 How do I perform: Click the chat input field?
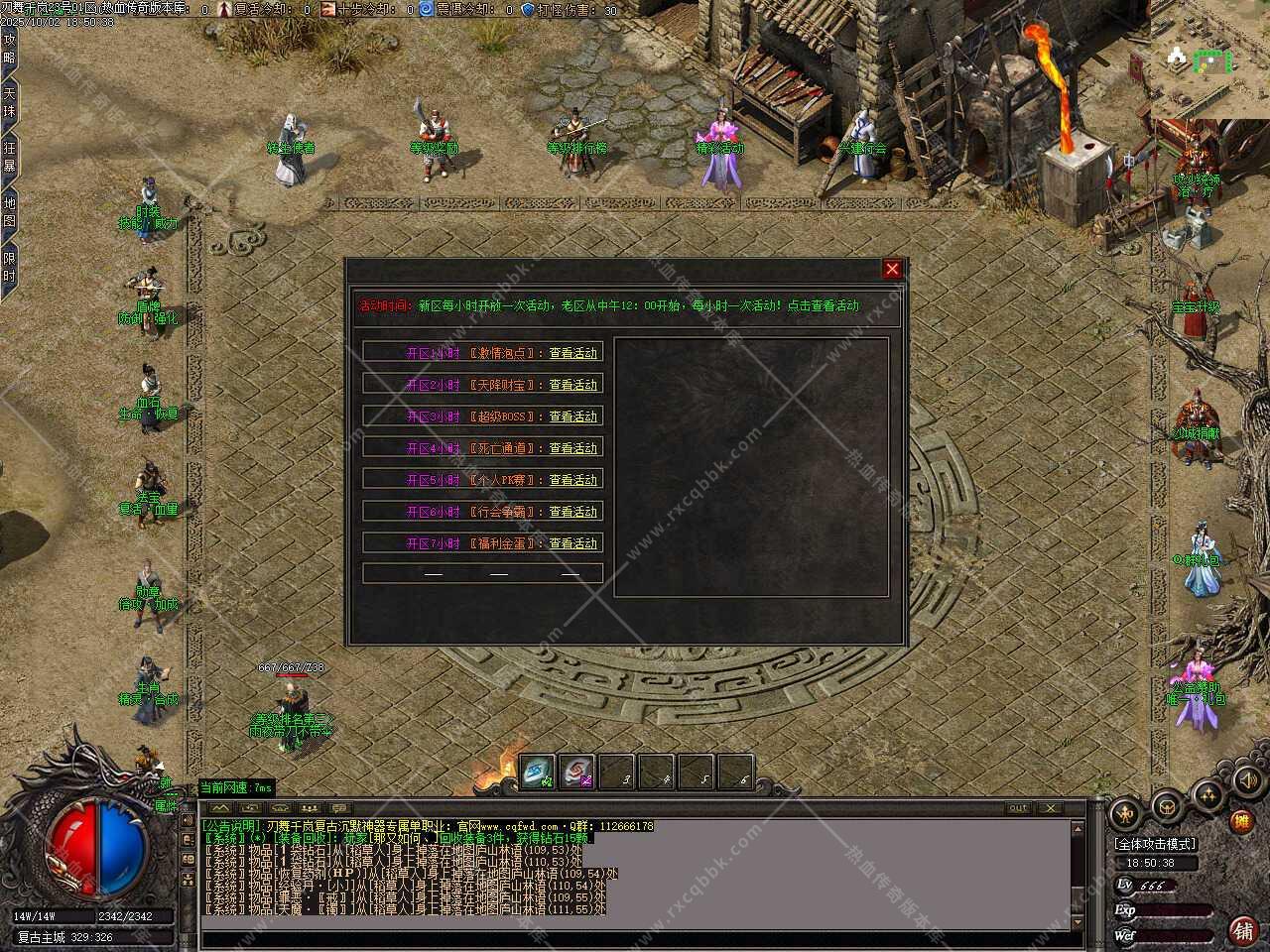click(x=635, y=939)
